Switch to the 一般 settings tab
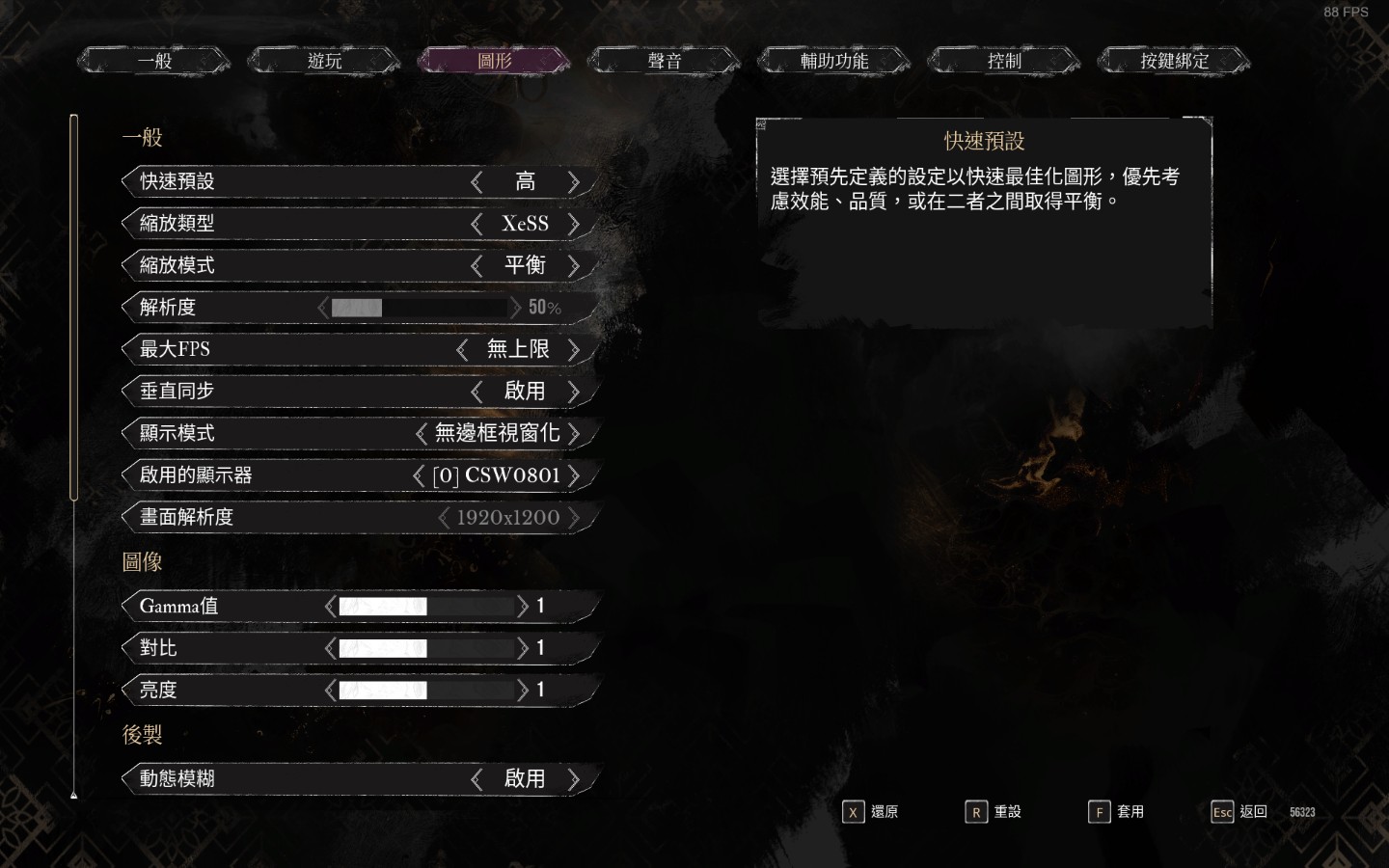This screenshot has height=868, width=1389. 154,61
